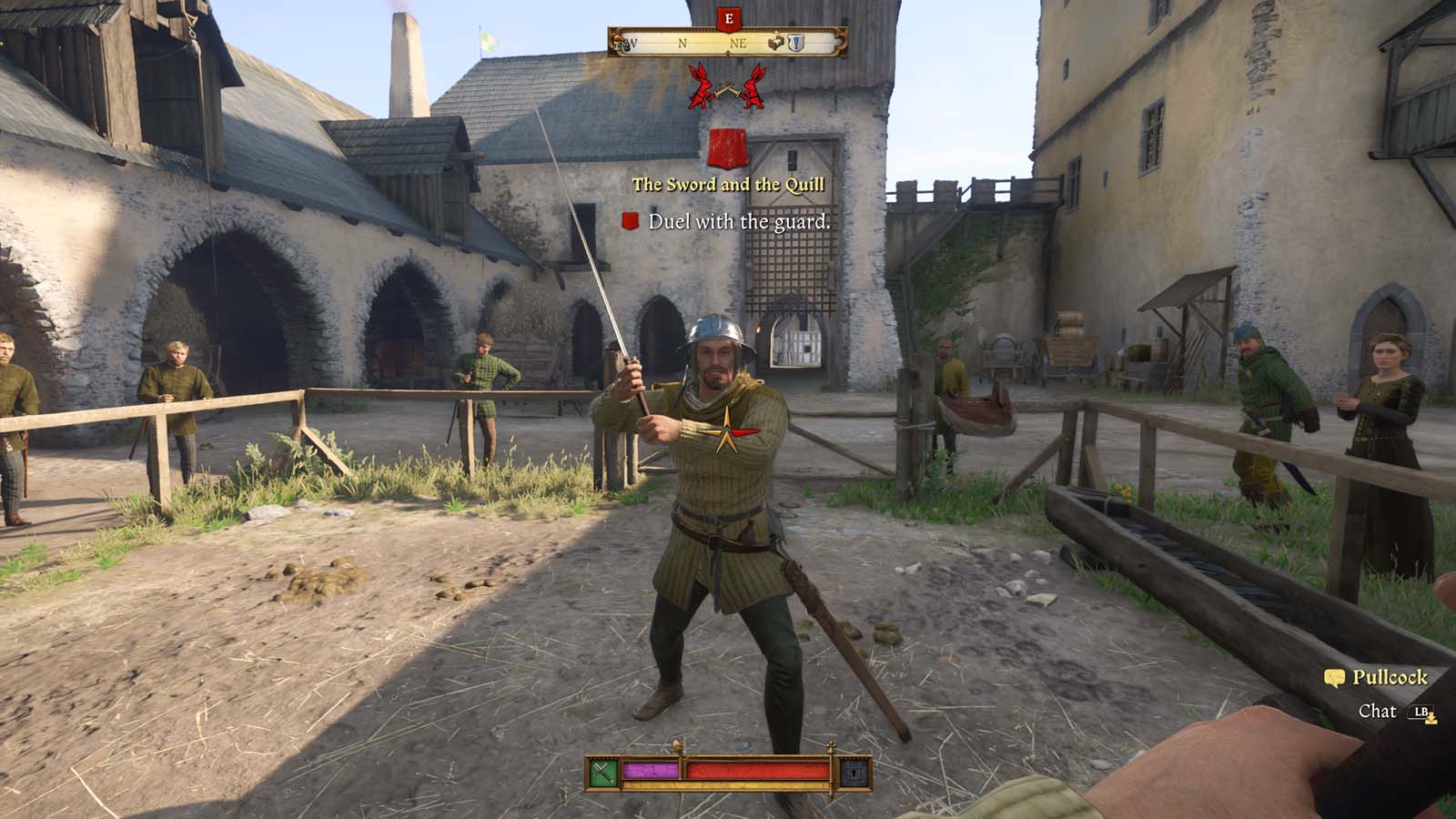Click the E marker atop the compass
This screenshot has width=1456, height=819.
(x=728, y=20)
